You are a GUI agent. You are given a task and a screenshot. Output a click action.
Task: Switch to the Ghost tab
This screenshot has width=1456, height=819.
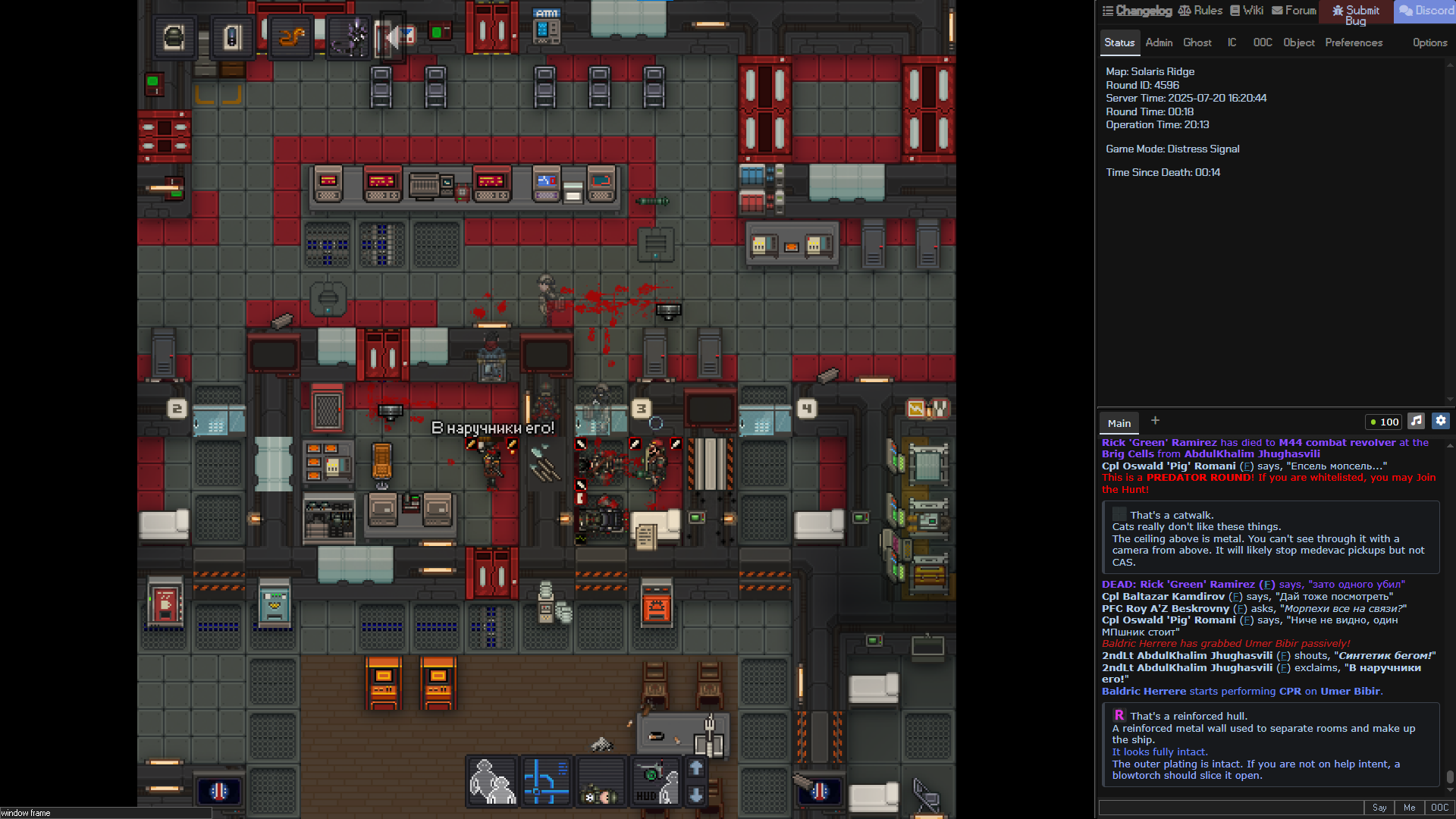[x=1197, y=42]
